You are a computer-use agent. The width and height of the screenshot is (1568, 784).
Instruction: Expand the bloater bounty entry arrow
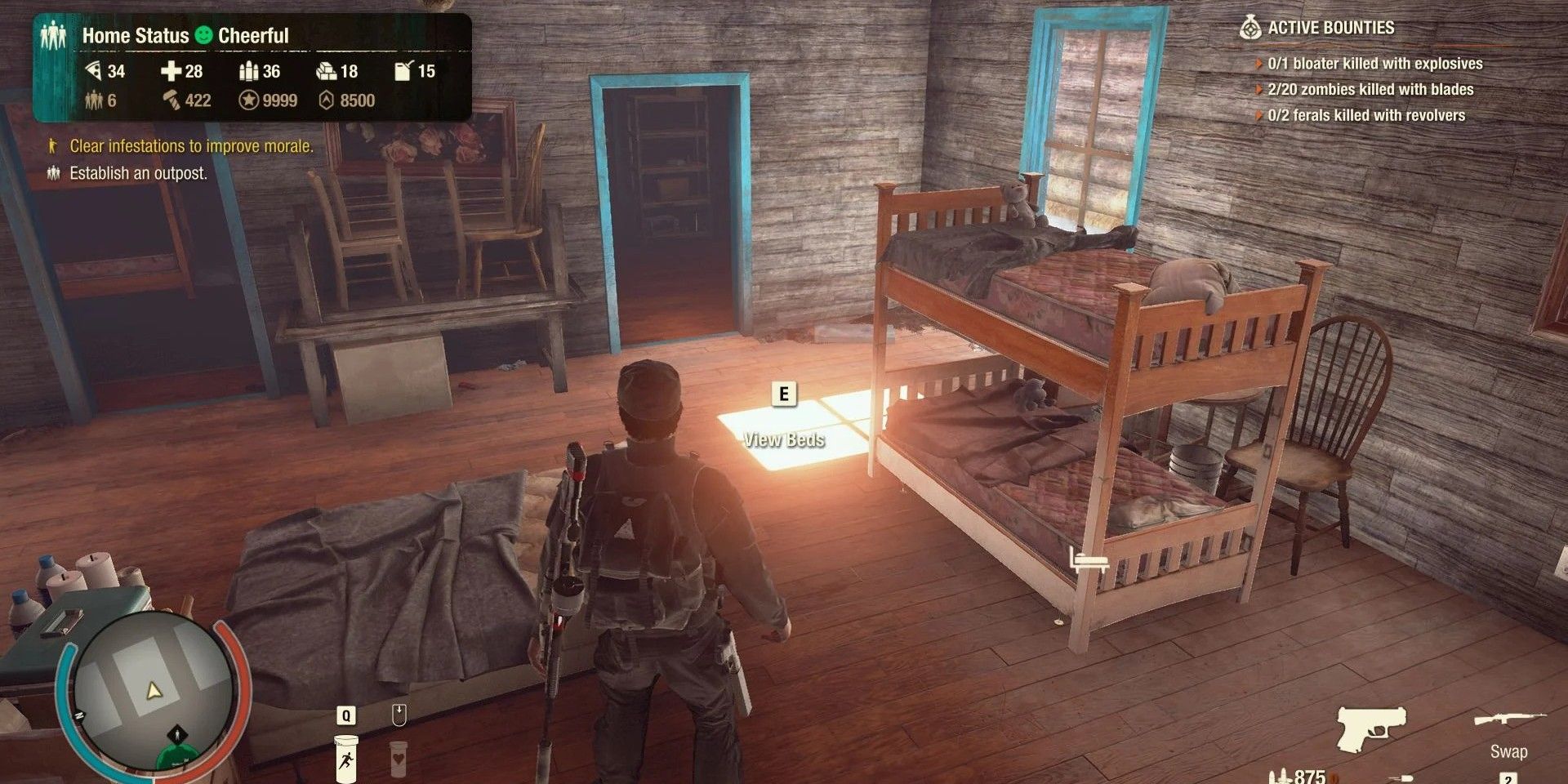[x=1259, y=62]
